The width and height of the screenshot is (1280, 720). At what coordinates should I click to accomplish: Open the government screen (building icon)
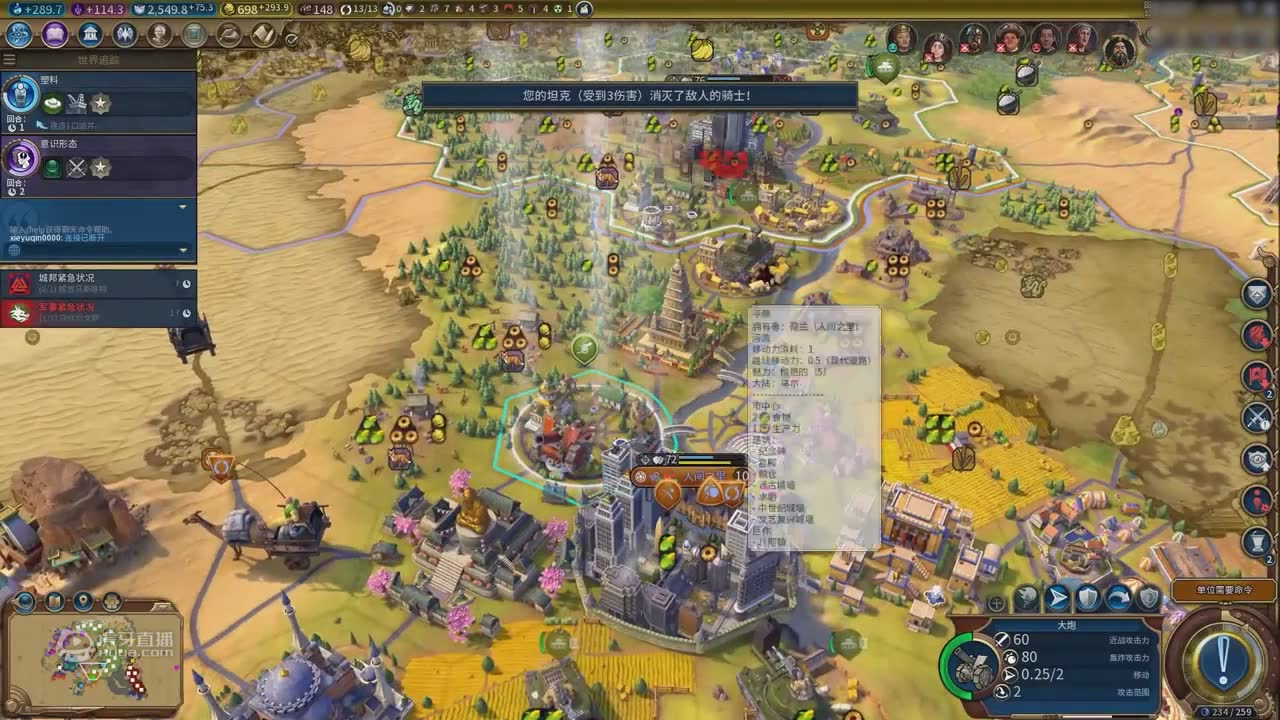pos(90,35)
